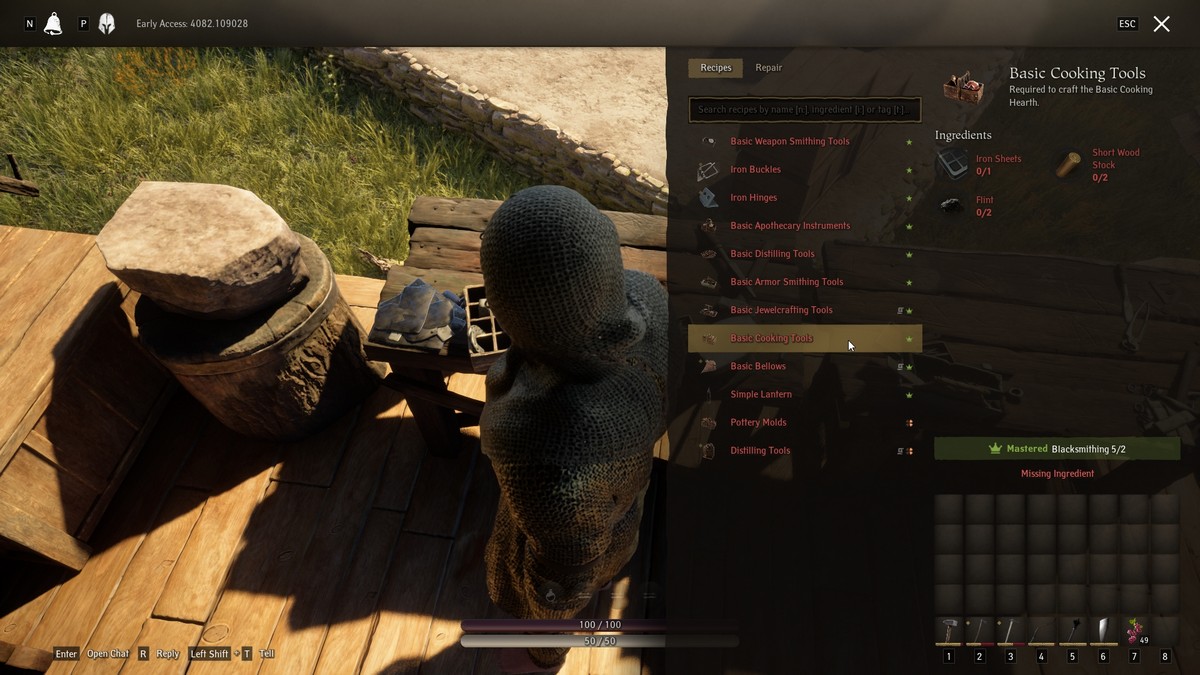Viewport: 1200px width, 675px height.
Task: Close the crafting menu with the X
Action: [x=1161, y=24]
